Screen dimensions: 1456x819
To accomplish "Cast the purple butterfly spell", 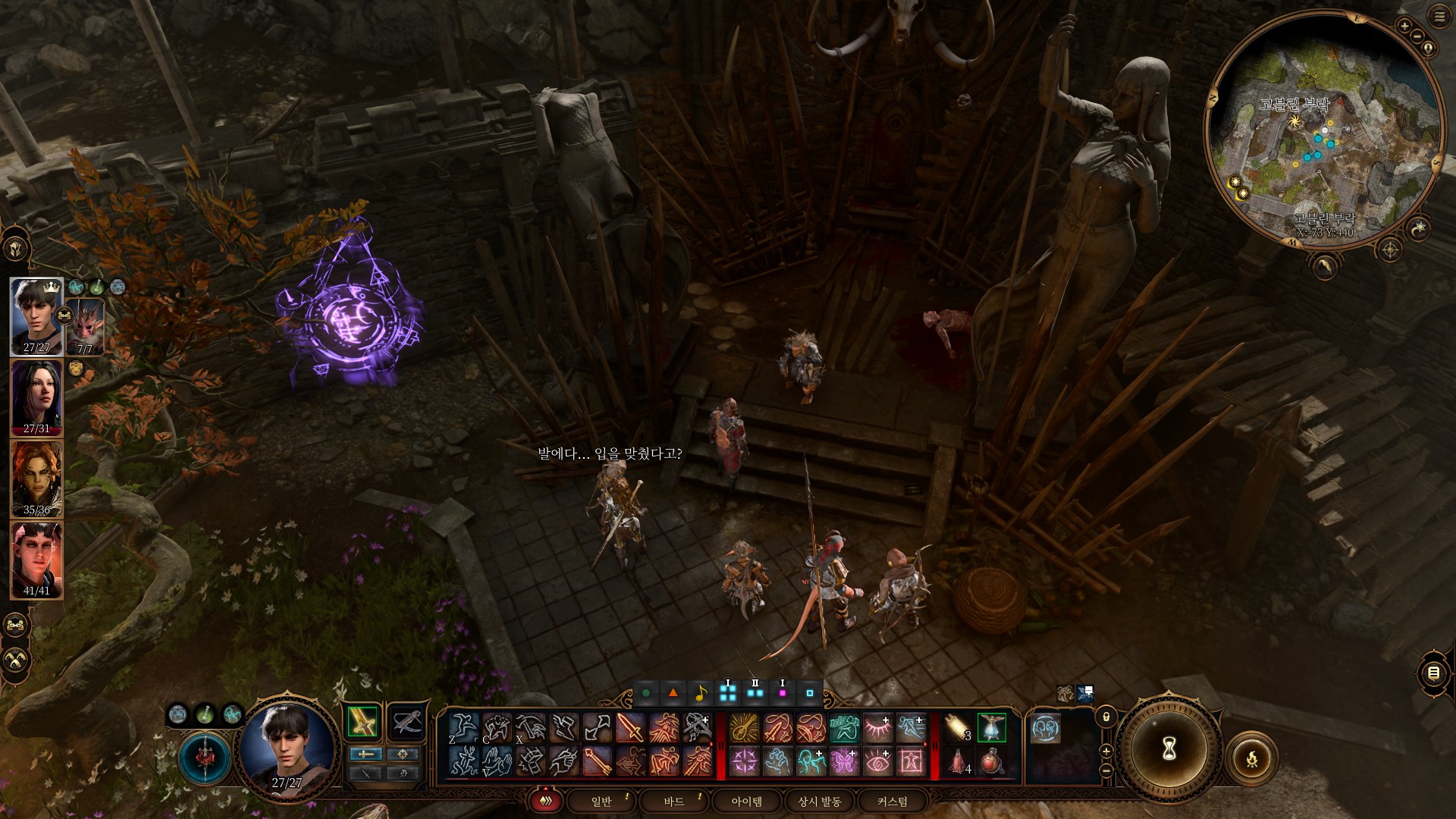I will click(x=844, y=761).
